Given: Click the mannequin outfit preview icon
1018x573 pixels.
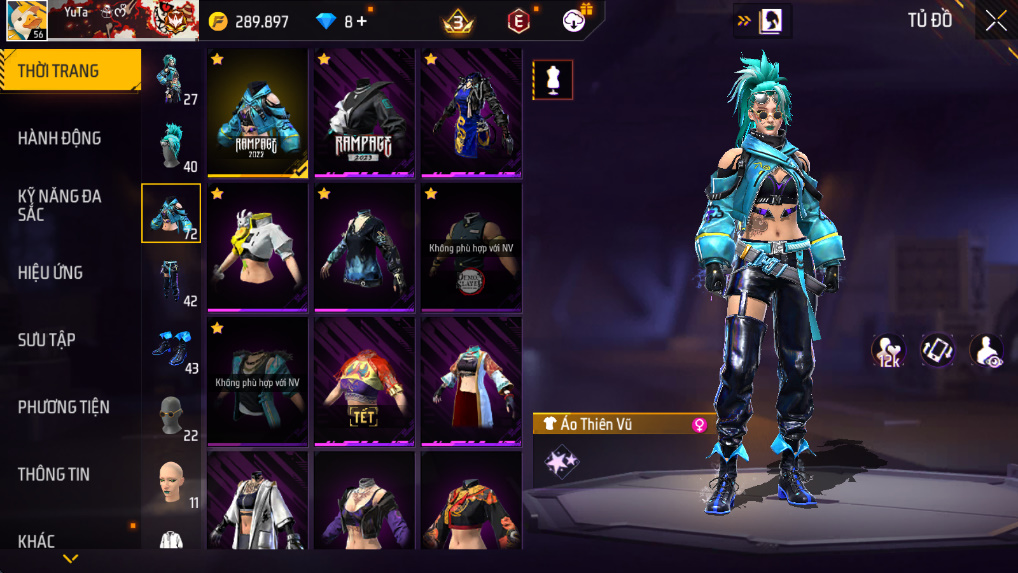Looking at the screenshot, I should 552,80.
